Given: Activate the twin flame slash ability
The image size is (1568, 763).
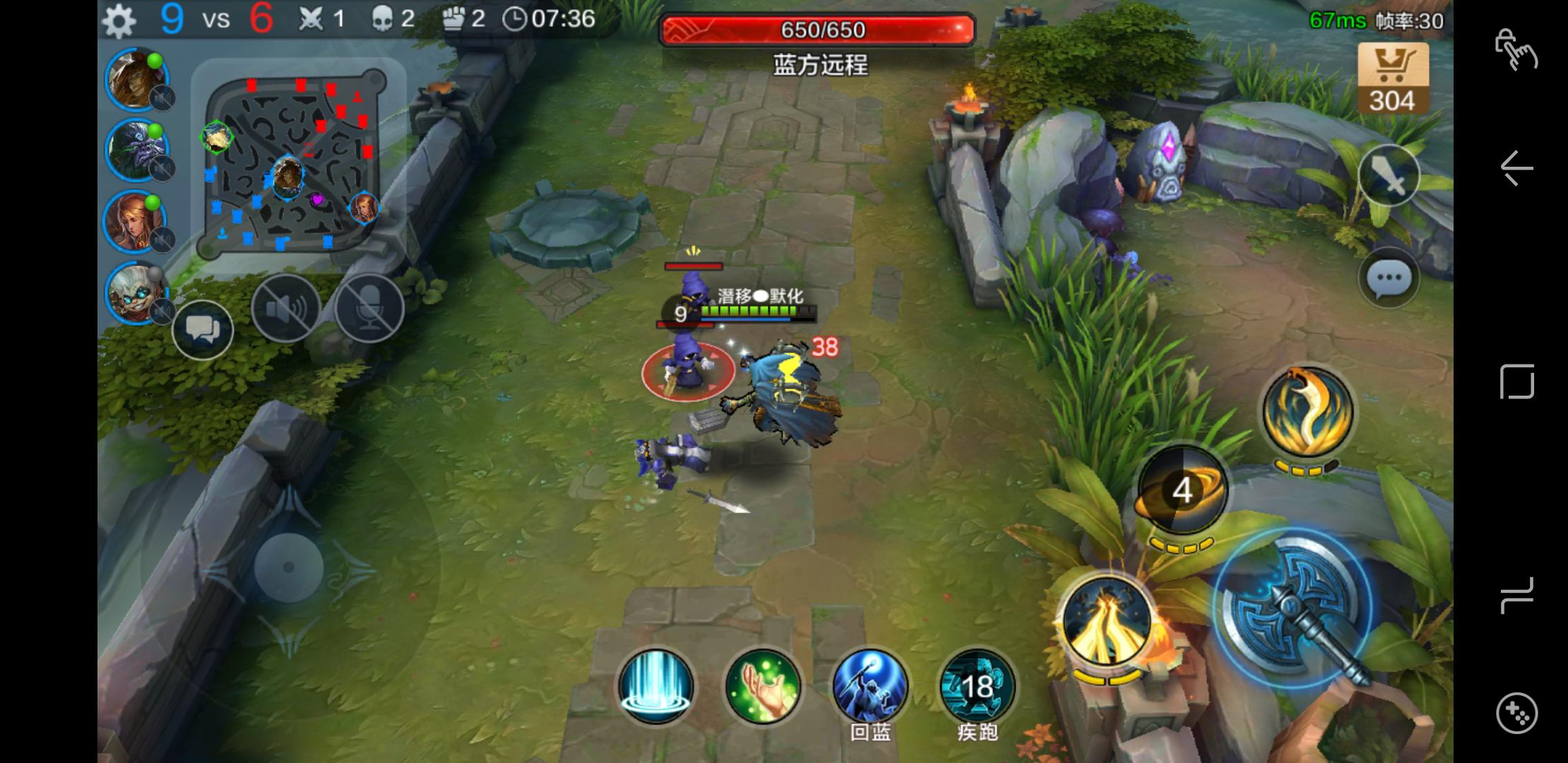Looking at the screenshot, I should (x=1107, y=621).
